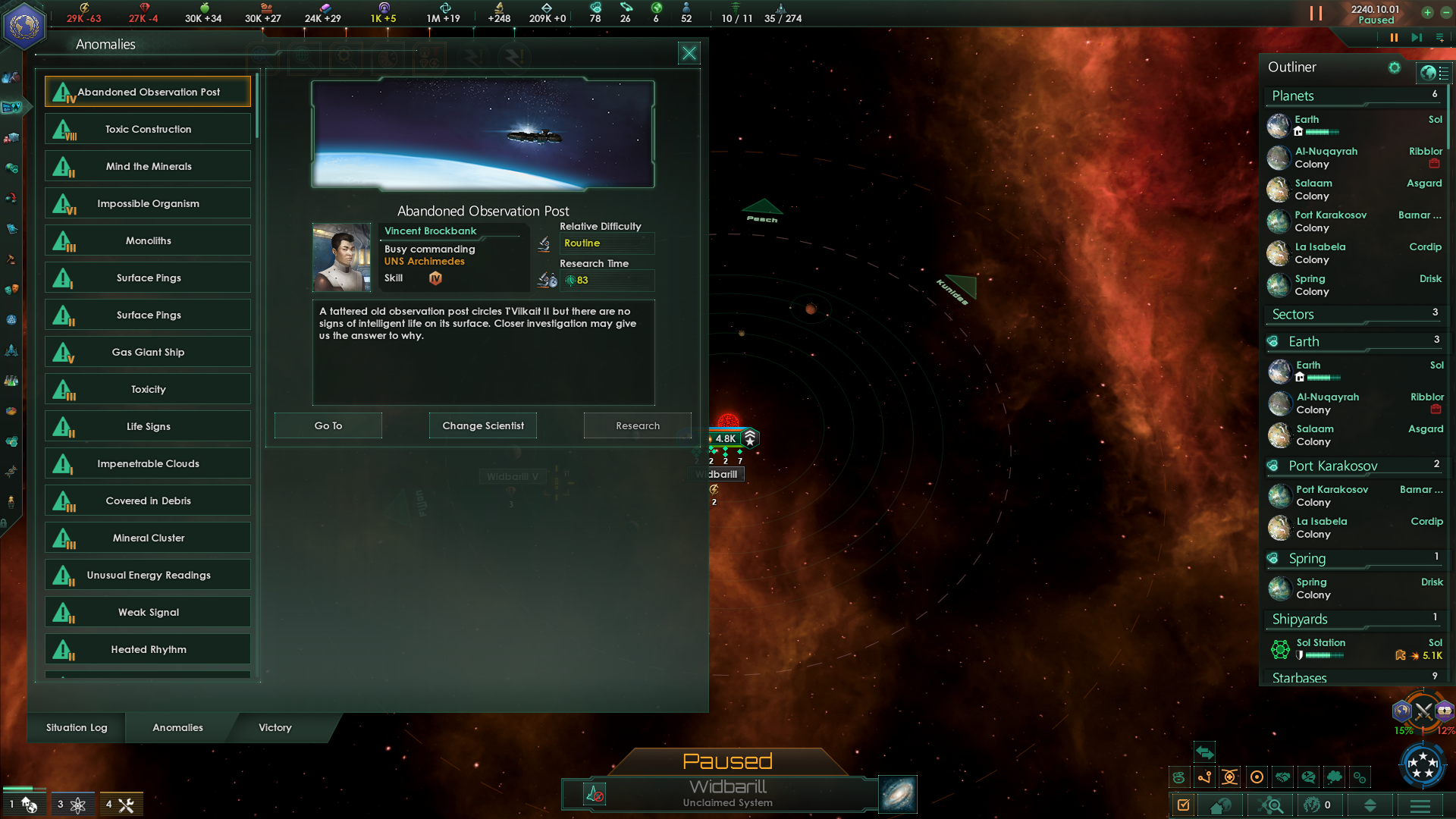
Task: Click the Go To button
Action: point(328,425)
